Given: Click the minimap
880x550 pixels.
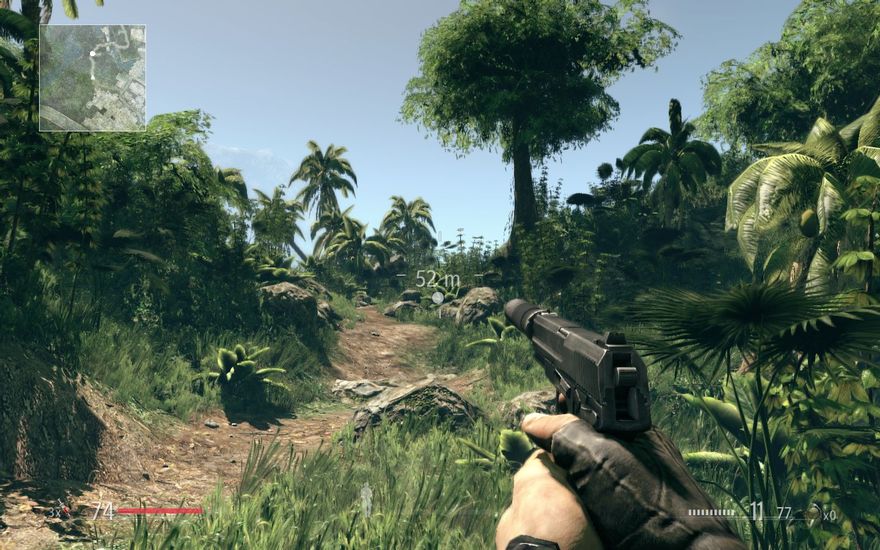Looking at the screenshot, I should [x=92, y=78].
